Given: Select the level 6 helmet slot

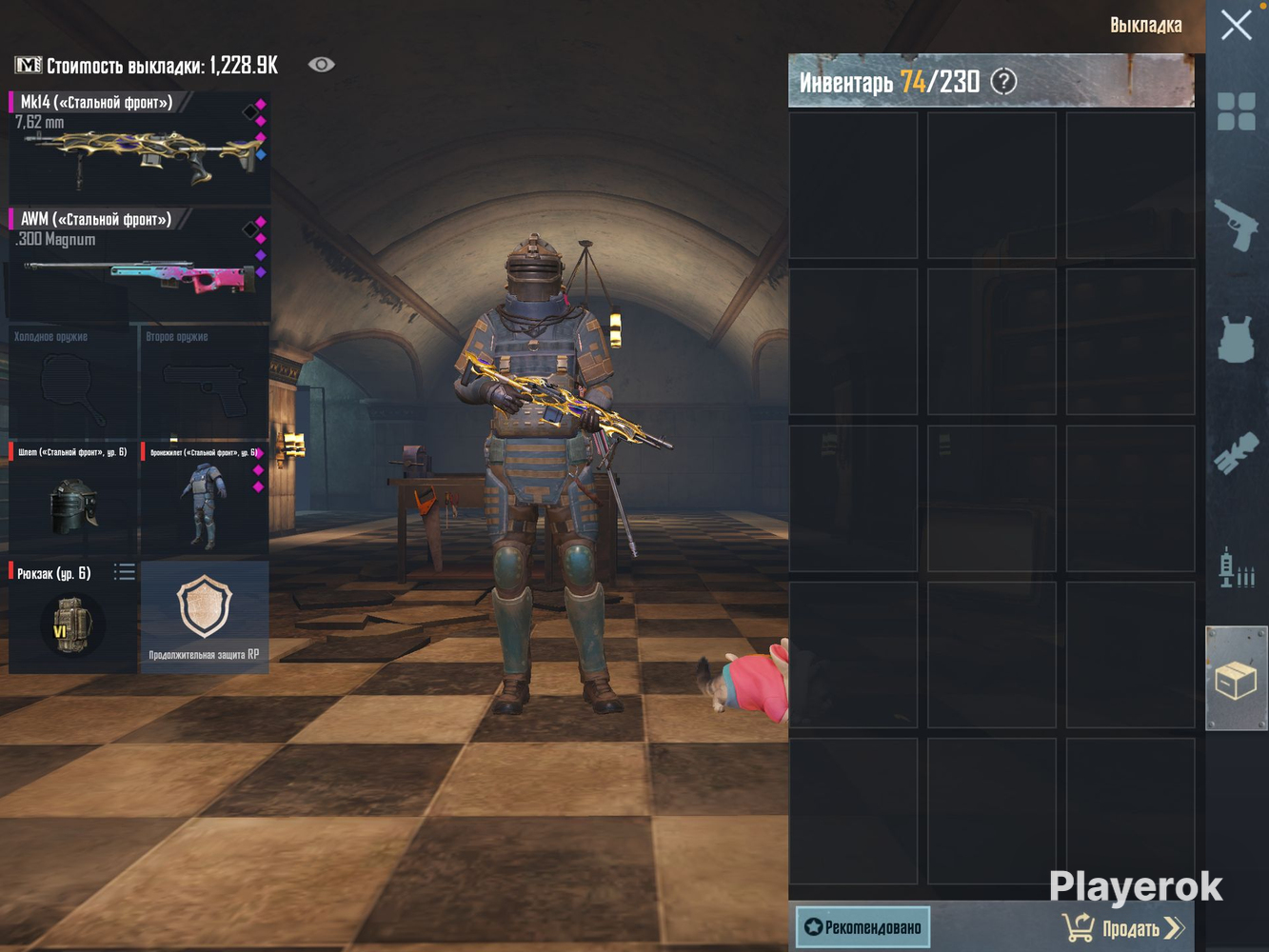Looking at the screenshot, I should (x=72, y=499).
